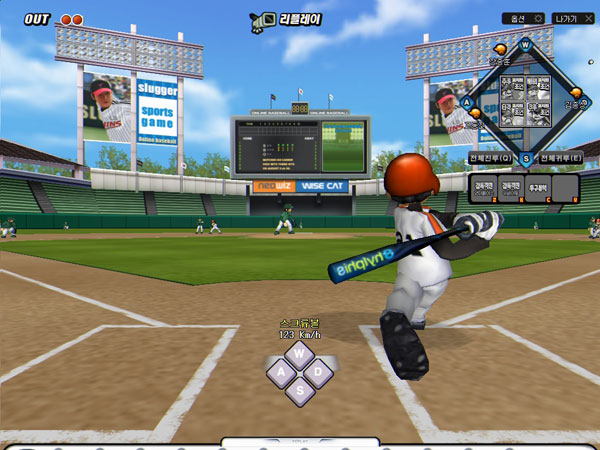Click the 나가기 exit button

tap(574, 18)
